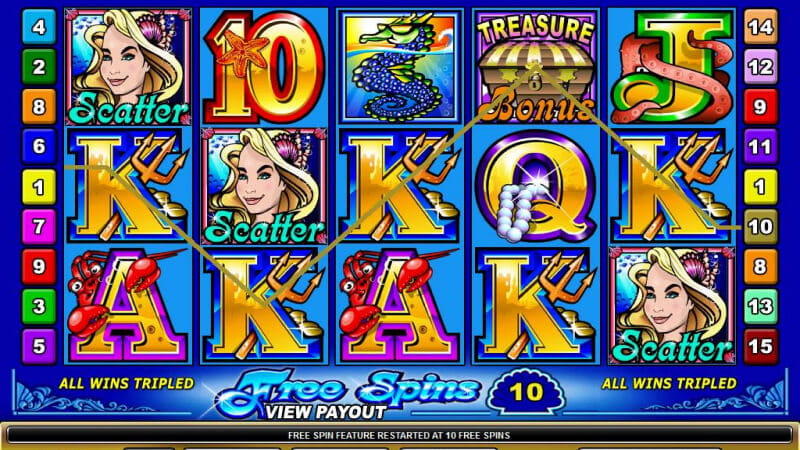Choose the purple payline 5 marker

point(38,347)
